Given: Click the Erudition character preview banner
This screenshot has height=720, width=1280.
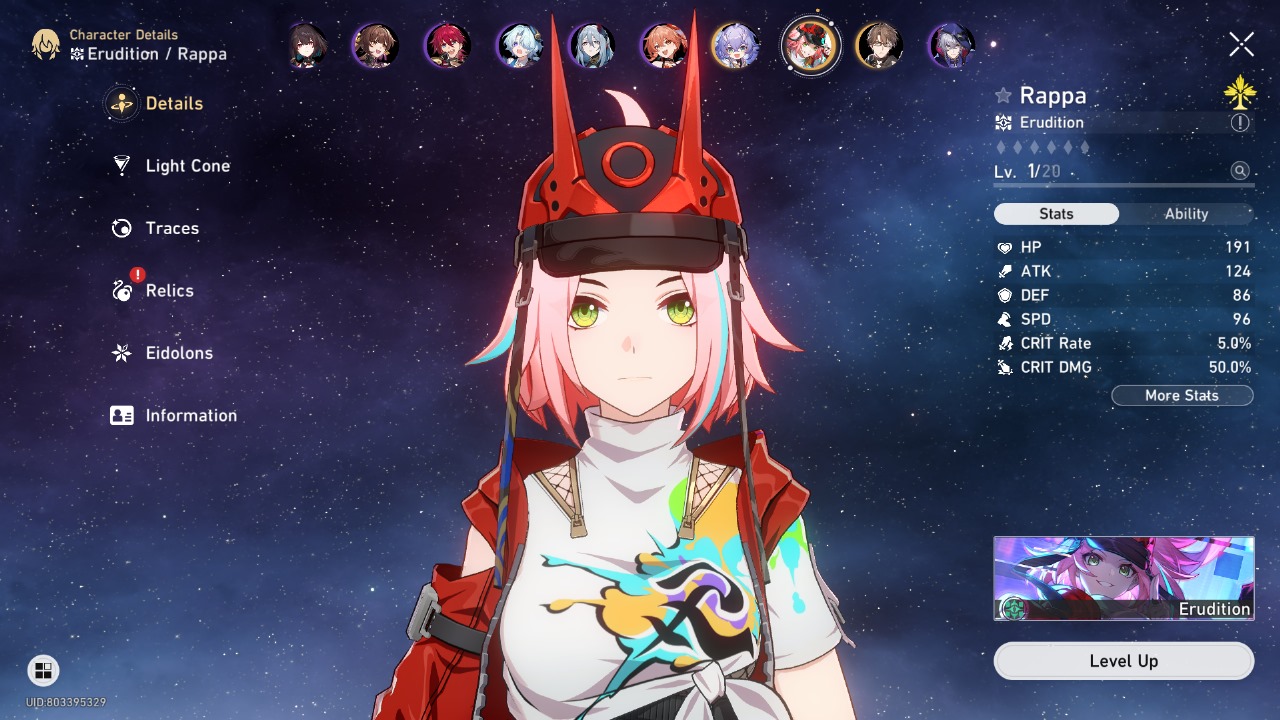Looking at the screenshot, I should (x=1123, y=577).
